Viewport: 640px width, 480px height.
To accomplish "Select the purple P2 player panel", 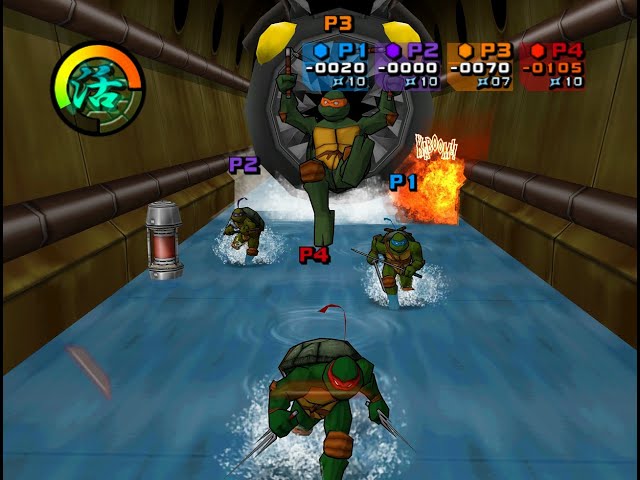I will point(409,66).
